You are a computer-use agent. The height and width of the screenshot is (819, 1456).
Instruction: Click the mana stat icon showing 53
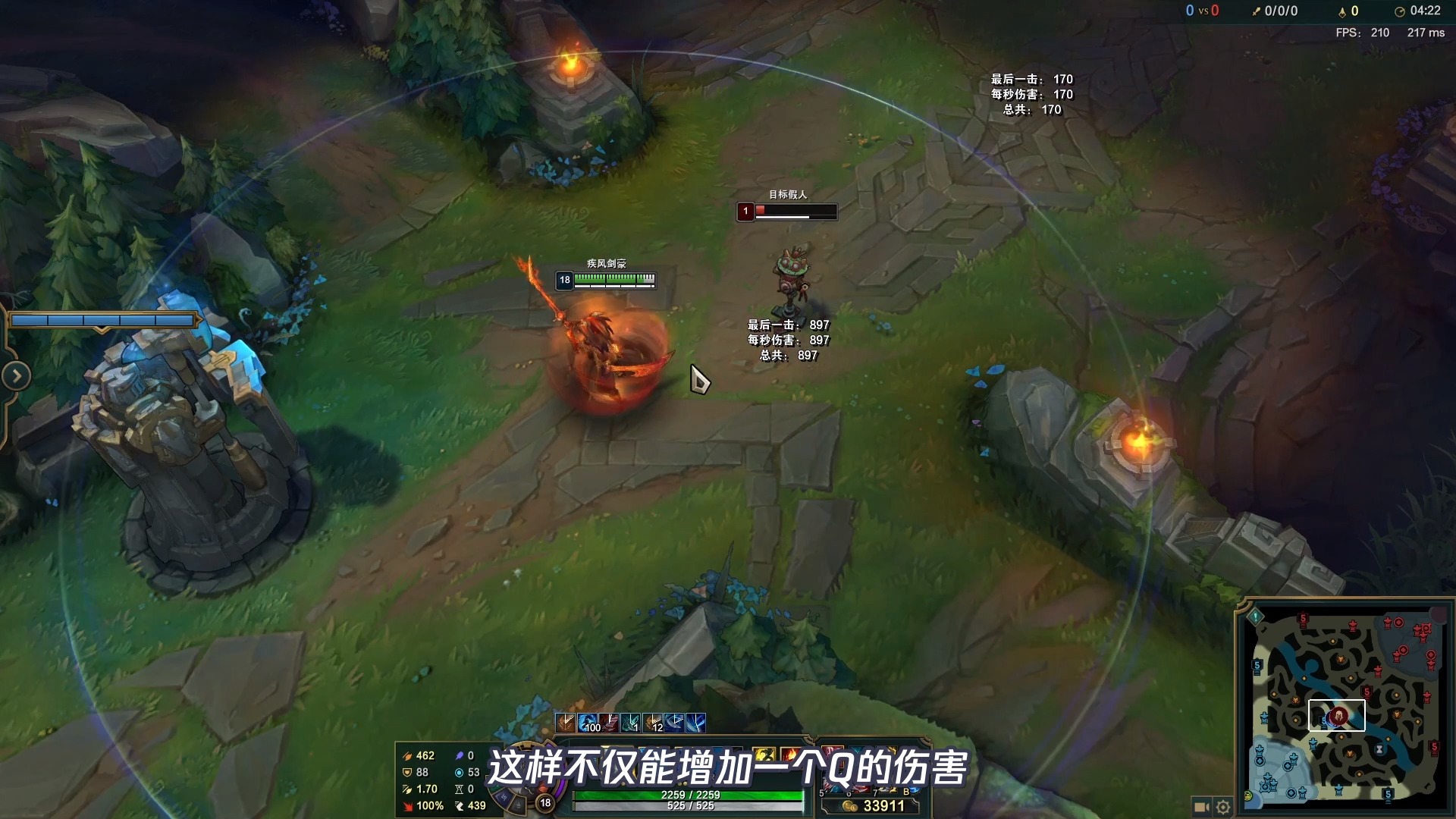tap(460, 772)
